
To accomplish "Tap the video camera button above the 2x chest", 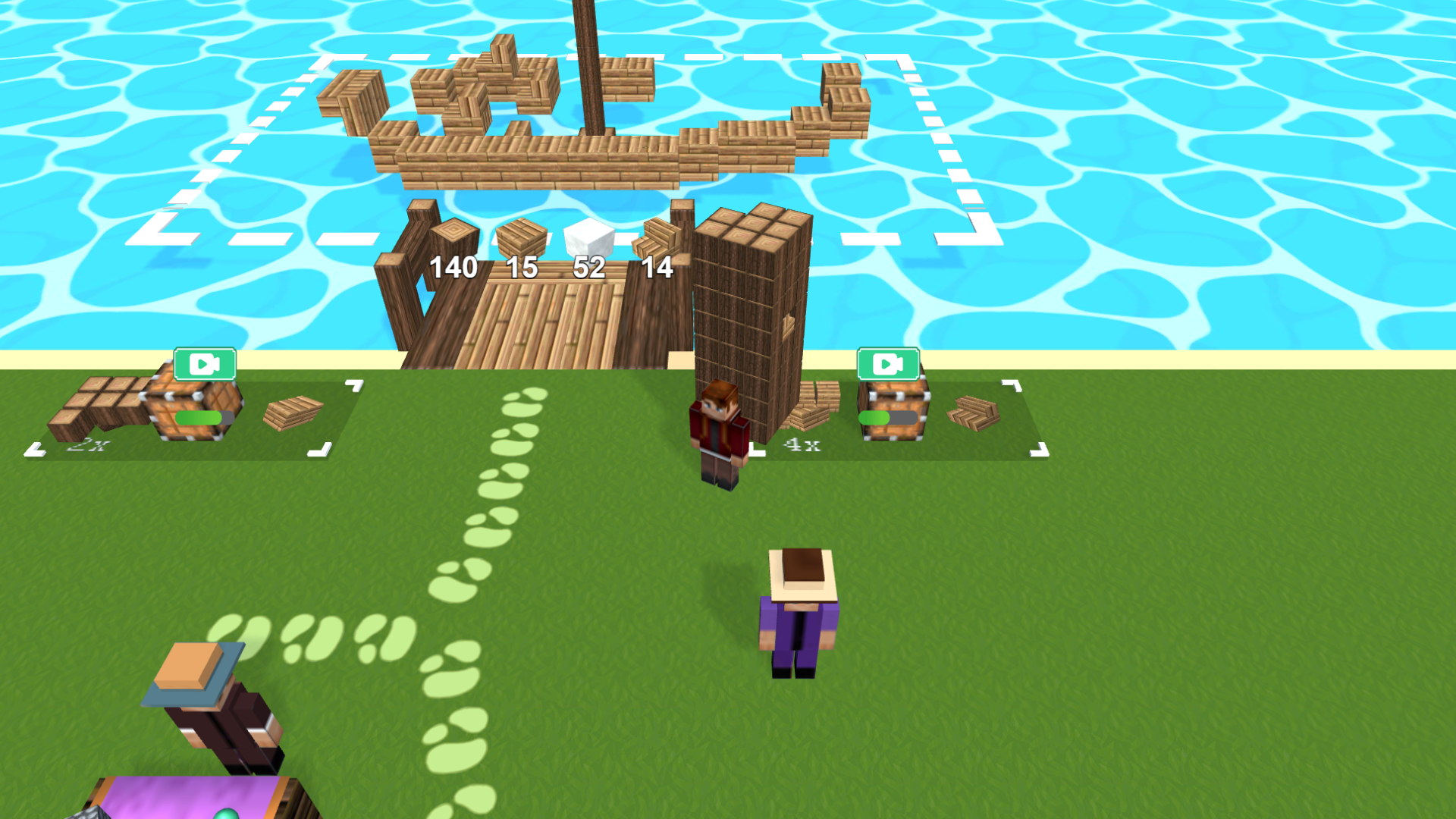I will 203,364.
